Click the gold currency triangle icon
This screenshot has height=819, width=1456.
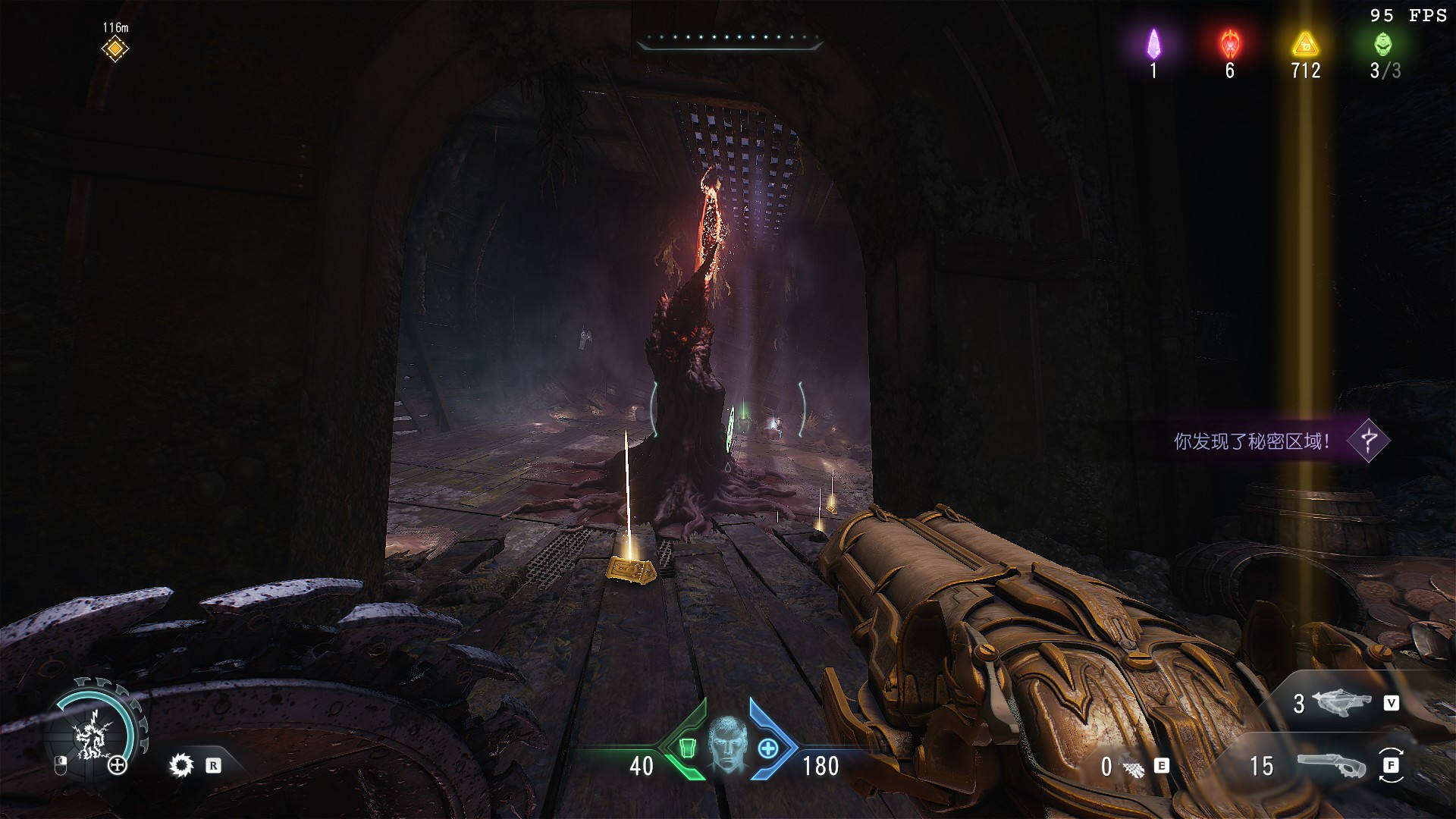(1305, 44)
